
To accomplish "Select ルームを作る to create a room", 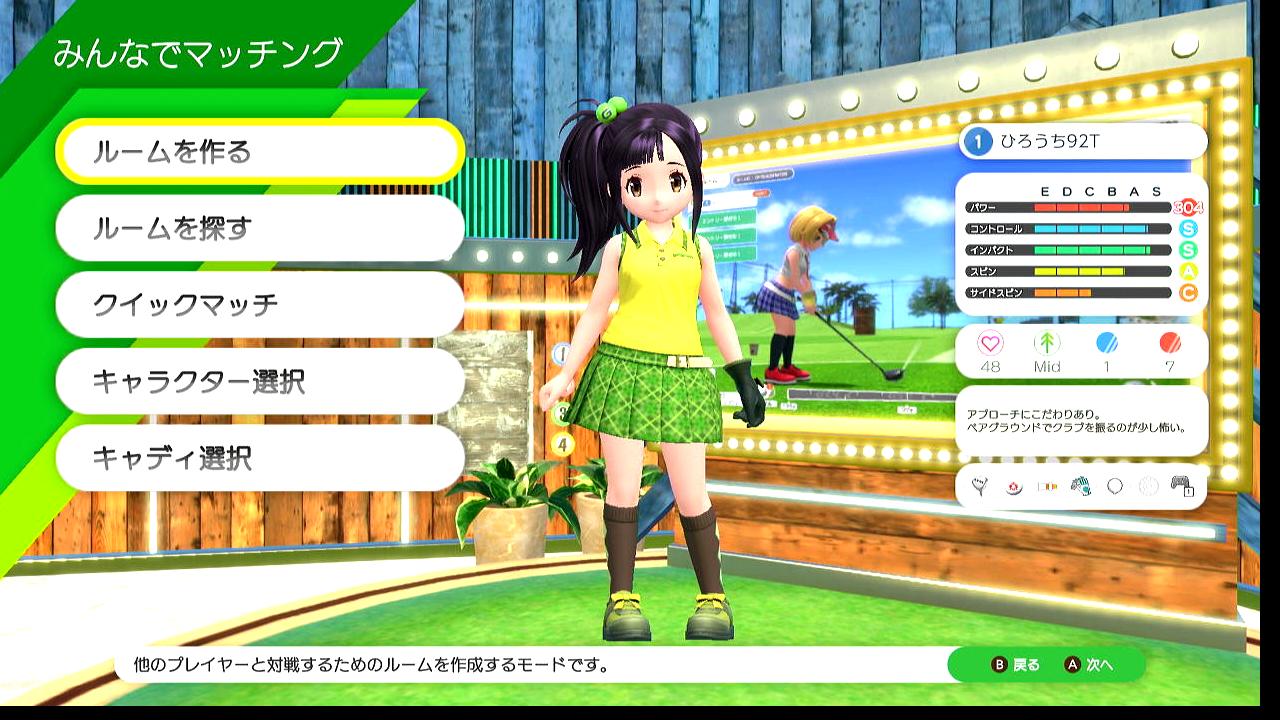I will [x=260, y=152].
